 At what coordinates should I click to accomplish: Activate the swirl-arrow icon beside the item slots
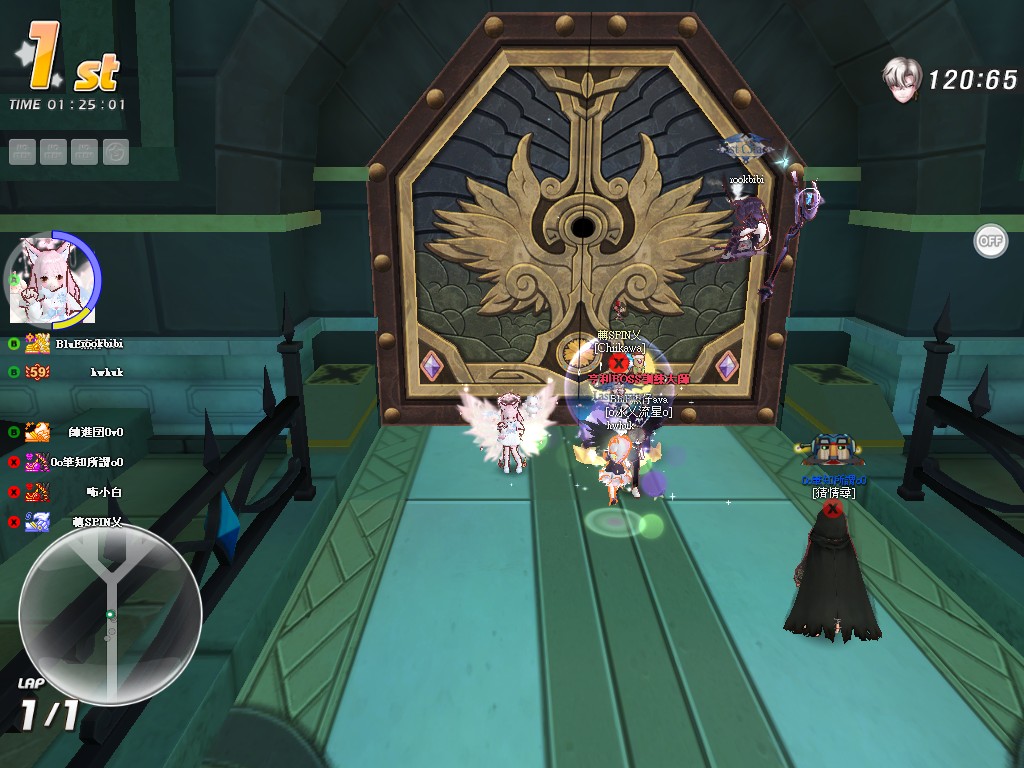pyautogui.click(x=116, y=151)
